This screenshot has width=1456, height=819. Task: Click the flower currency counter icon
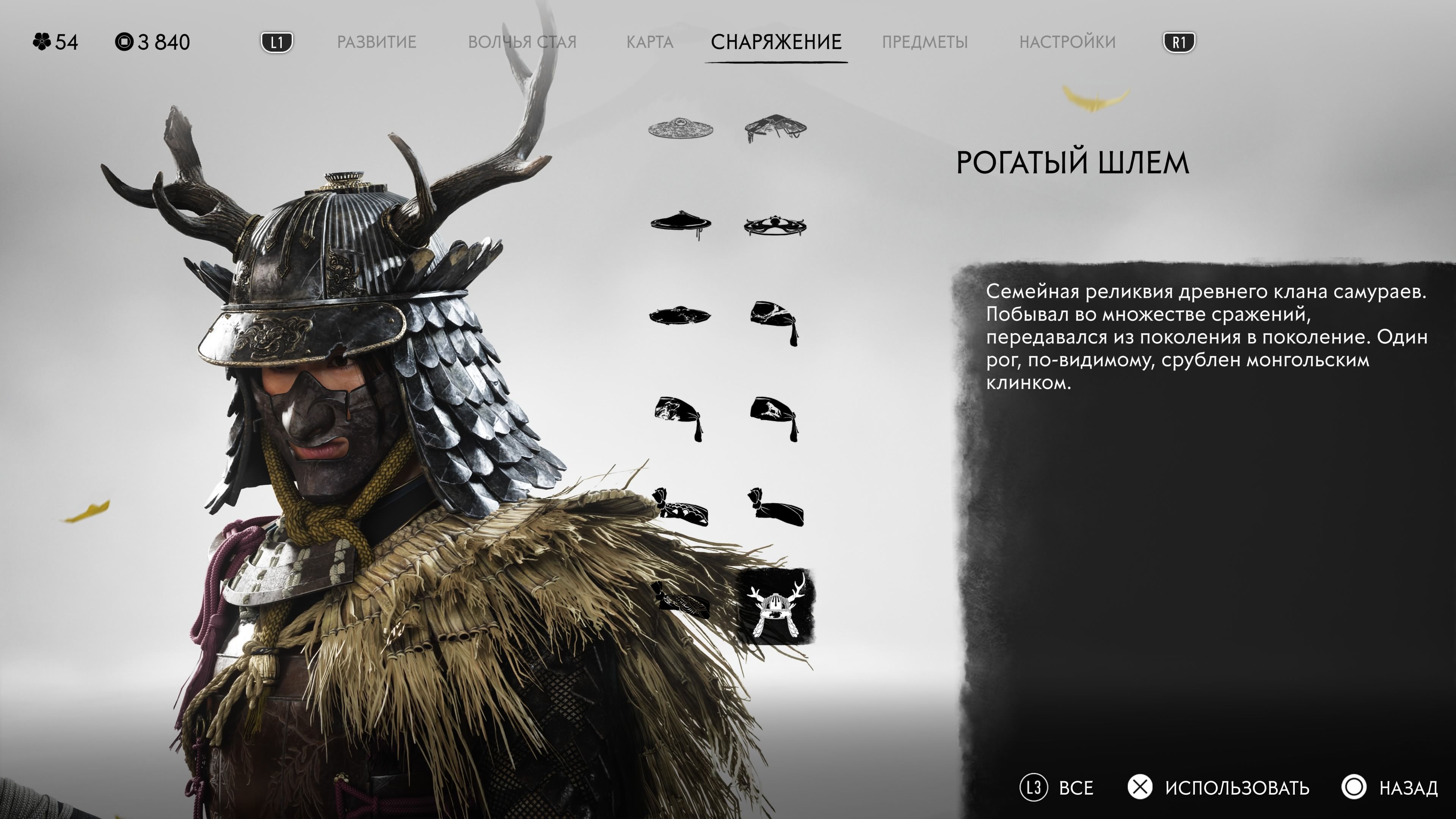pyautogui.click(x=42, y=41)
